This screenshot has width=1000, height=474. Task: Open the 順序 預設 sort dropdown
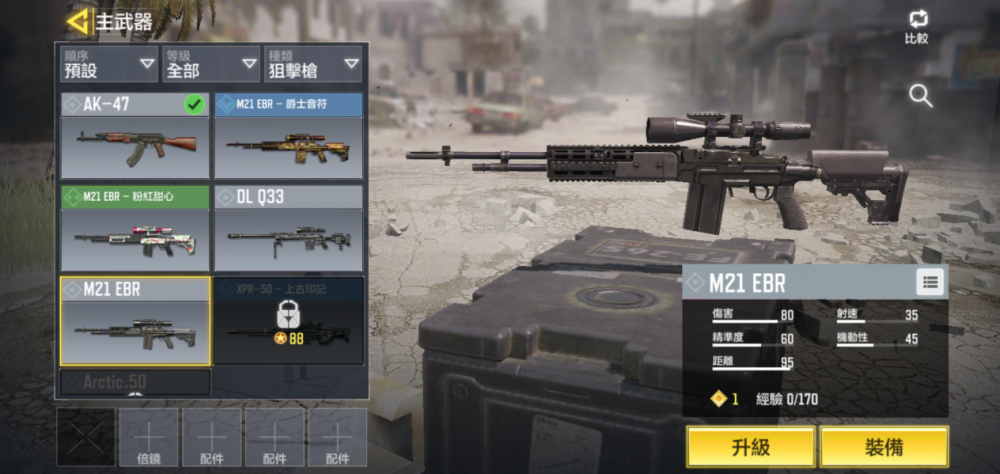[x=108, y=63]
